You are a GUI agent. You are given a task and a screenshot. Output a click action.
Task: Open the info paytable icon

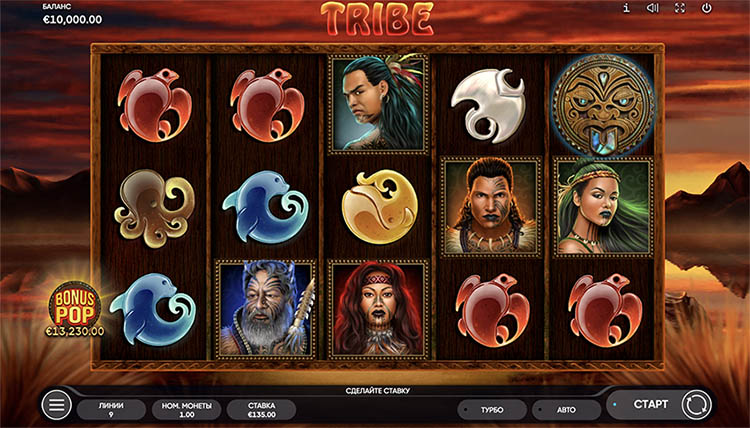coord(626,9)
